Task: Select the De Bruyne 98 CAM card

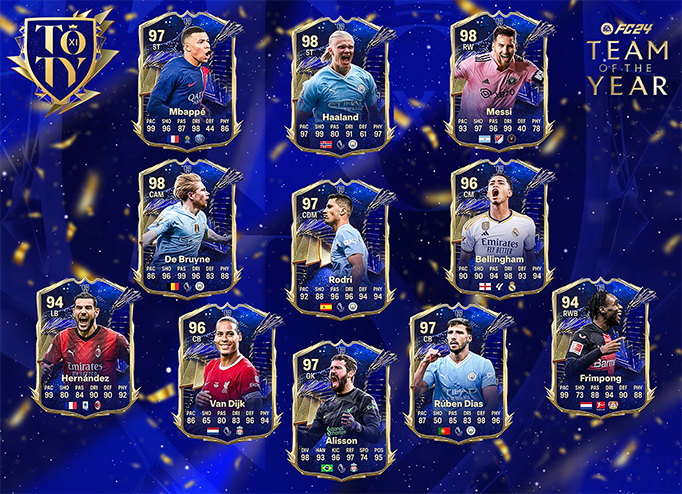Action: (189, 230)
